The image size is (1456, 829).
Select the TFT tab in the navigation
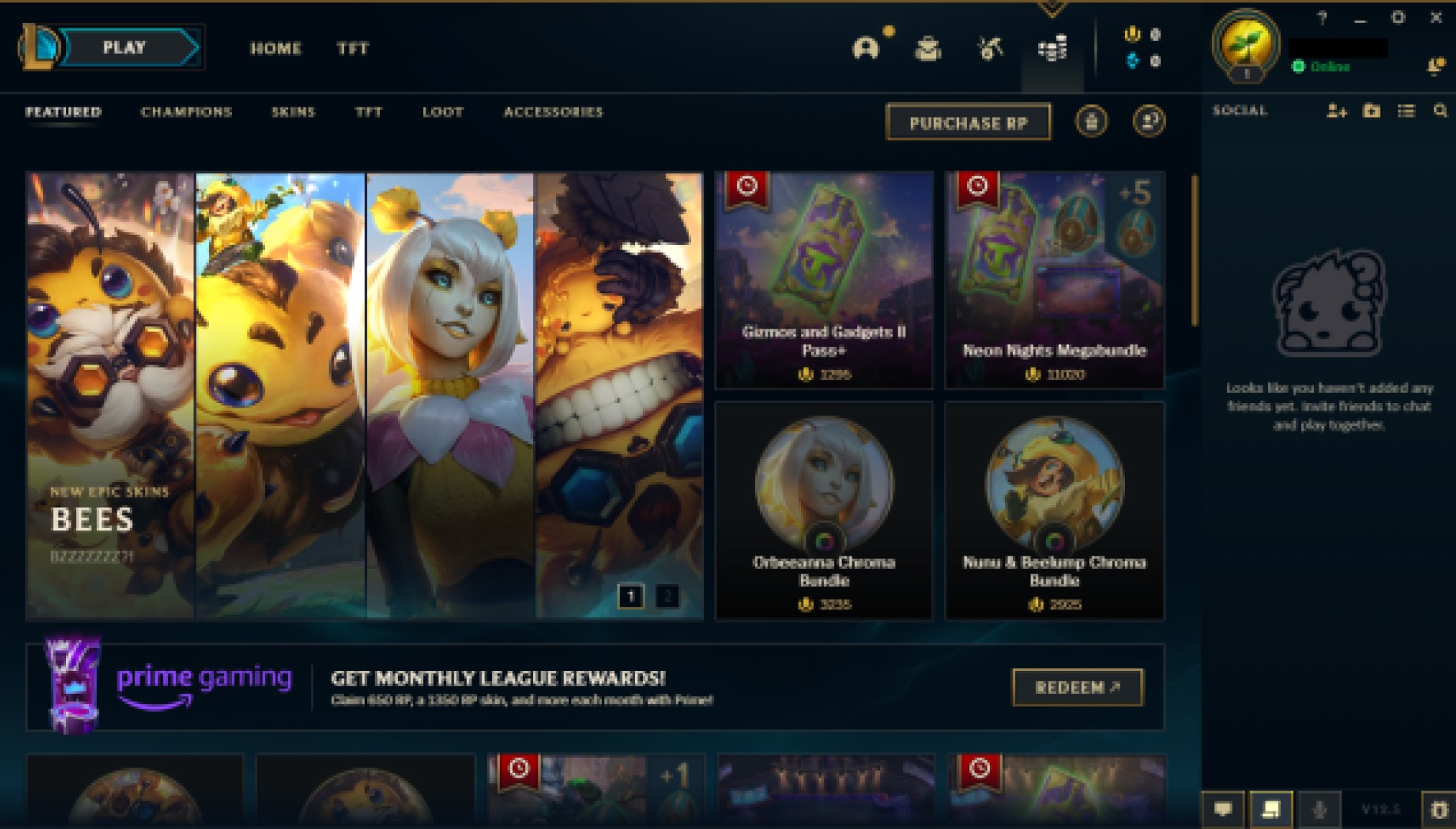tap(352, 49)
